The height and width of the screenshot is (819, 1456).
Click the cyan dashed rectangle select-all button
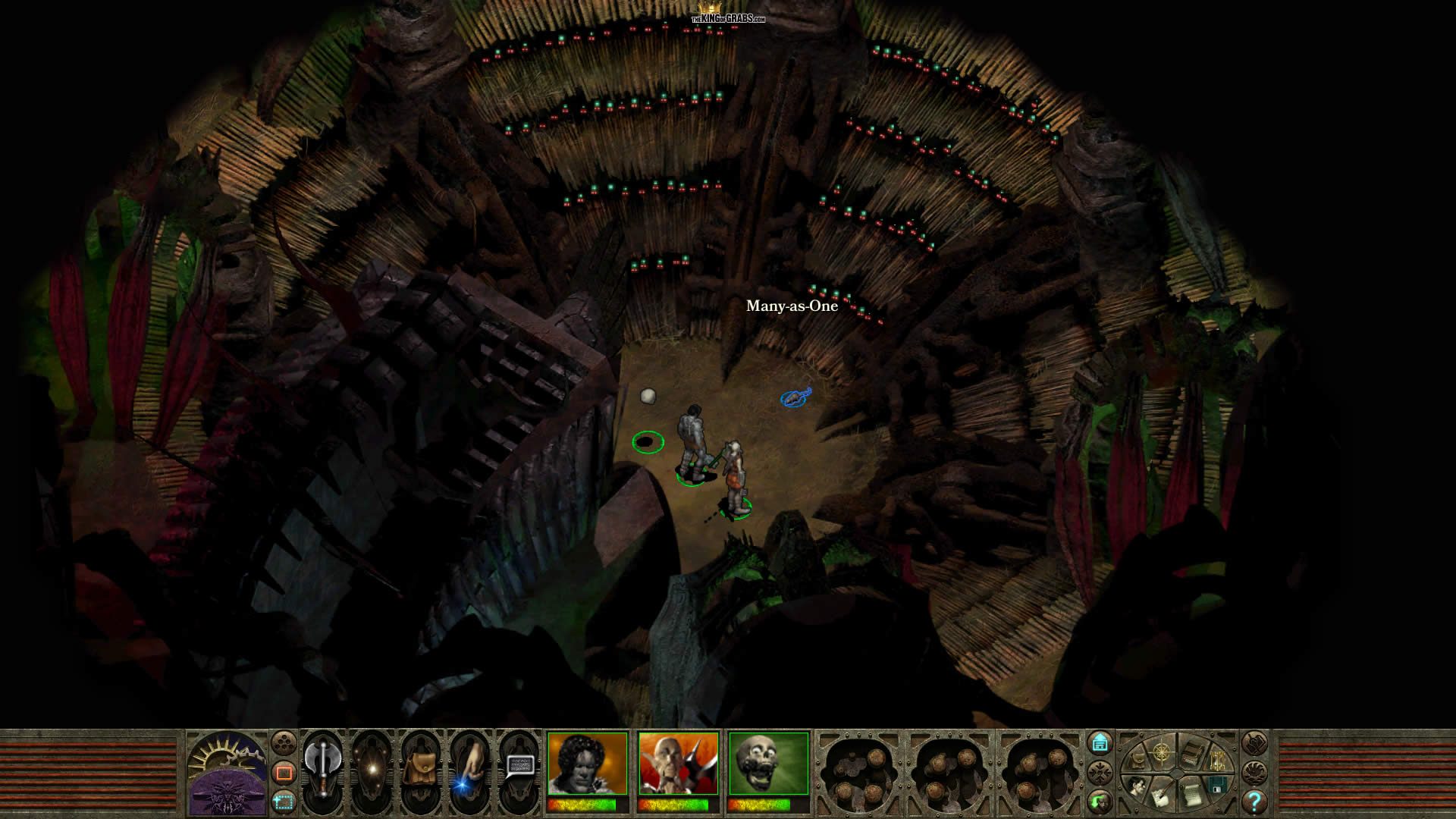tap(284, 801)
